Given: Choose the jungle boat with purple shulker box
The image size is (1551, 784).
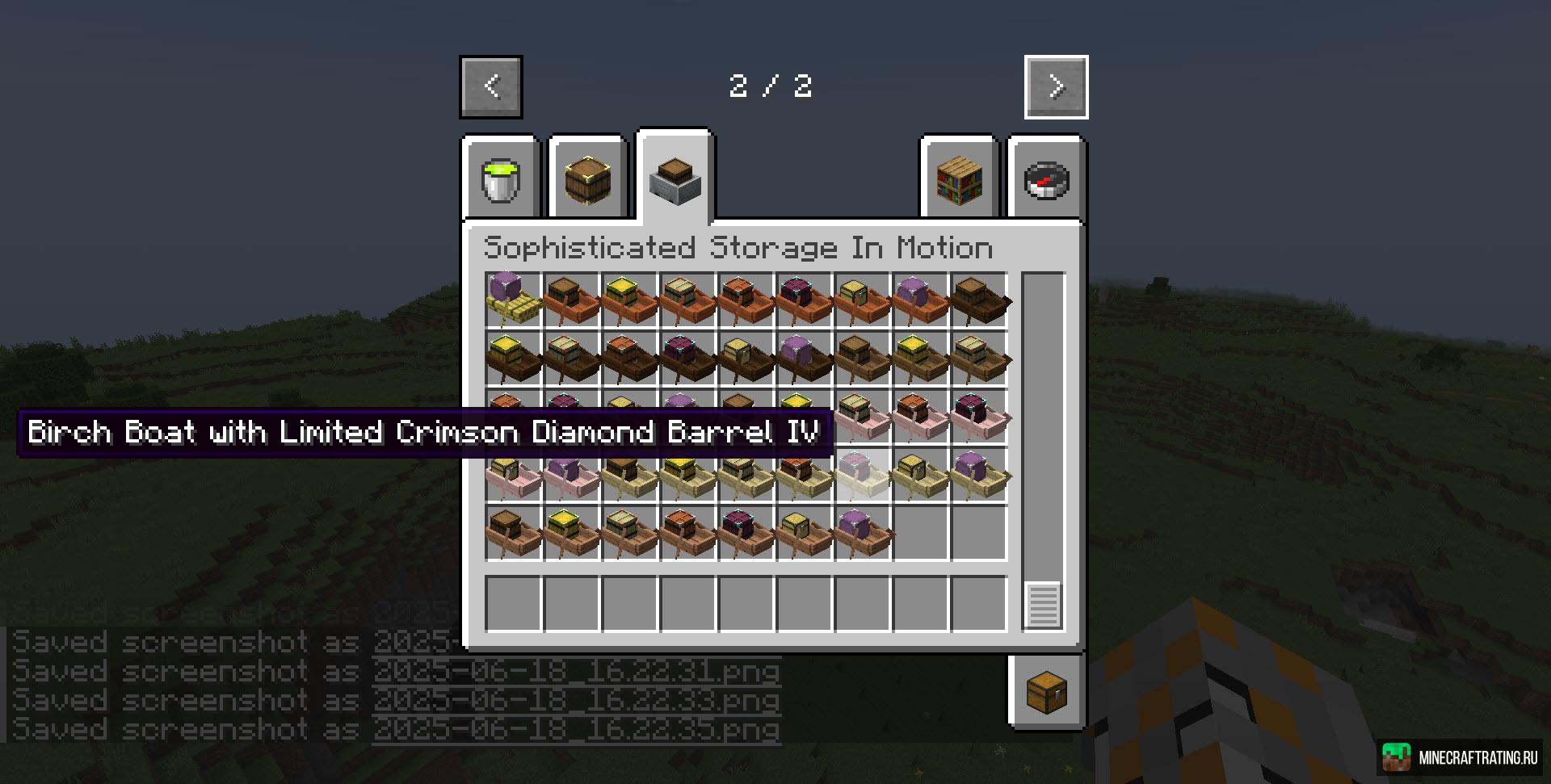Looking at the screenshot, I should 863,532.
